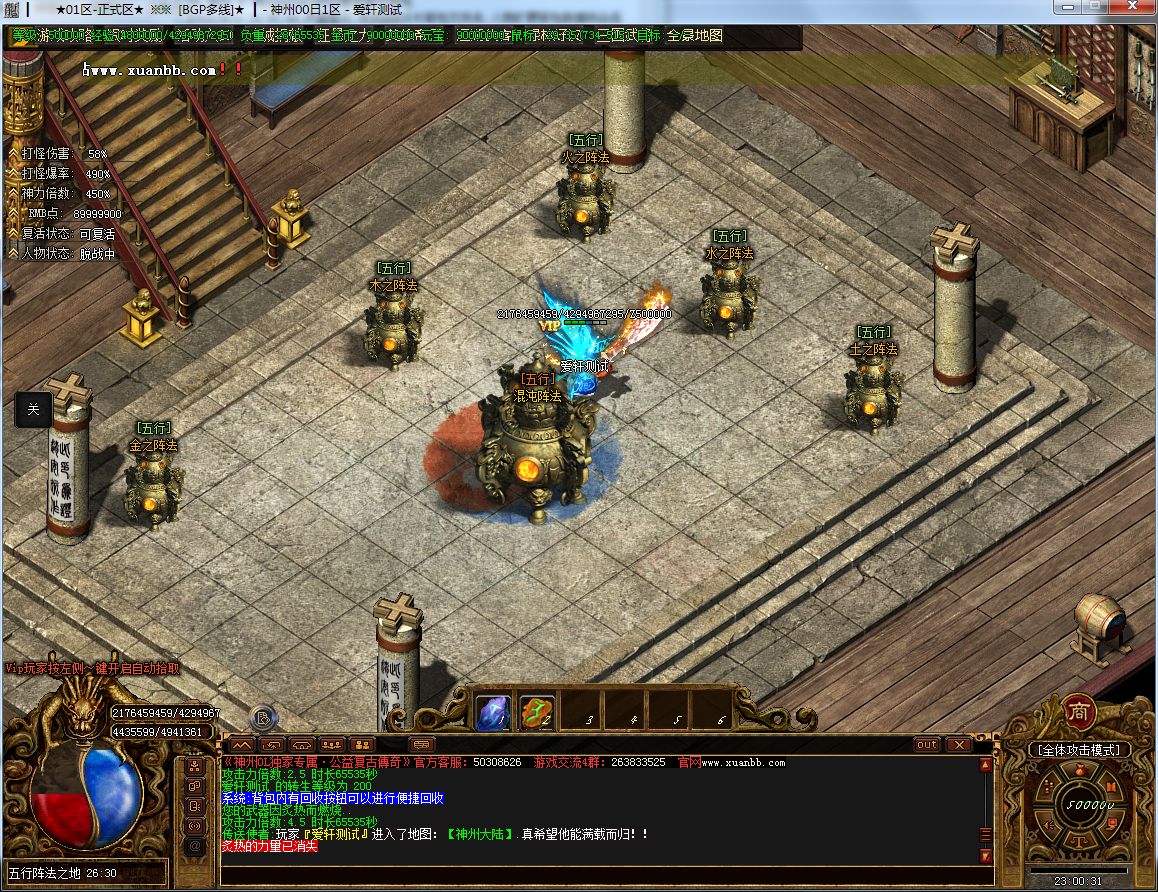
Task: Open the bag pouch icon on wheel
Action: (x=1080, y=771)
